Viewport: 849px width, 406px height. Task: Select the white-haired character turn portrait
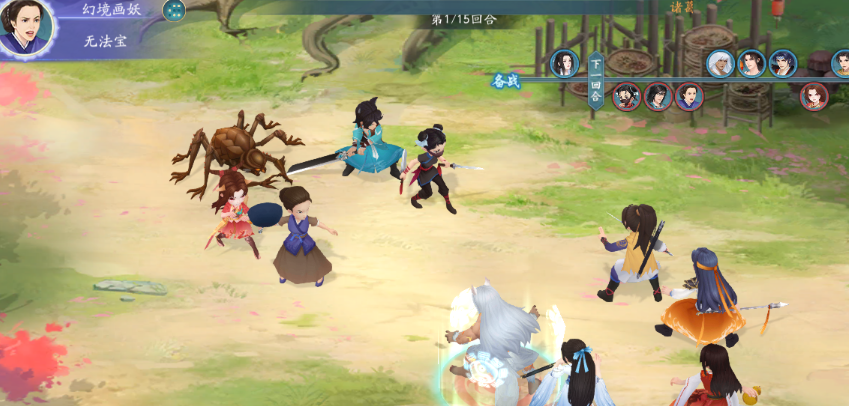(x=720, y=64)
